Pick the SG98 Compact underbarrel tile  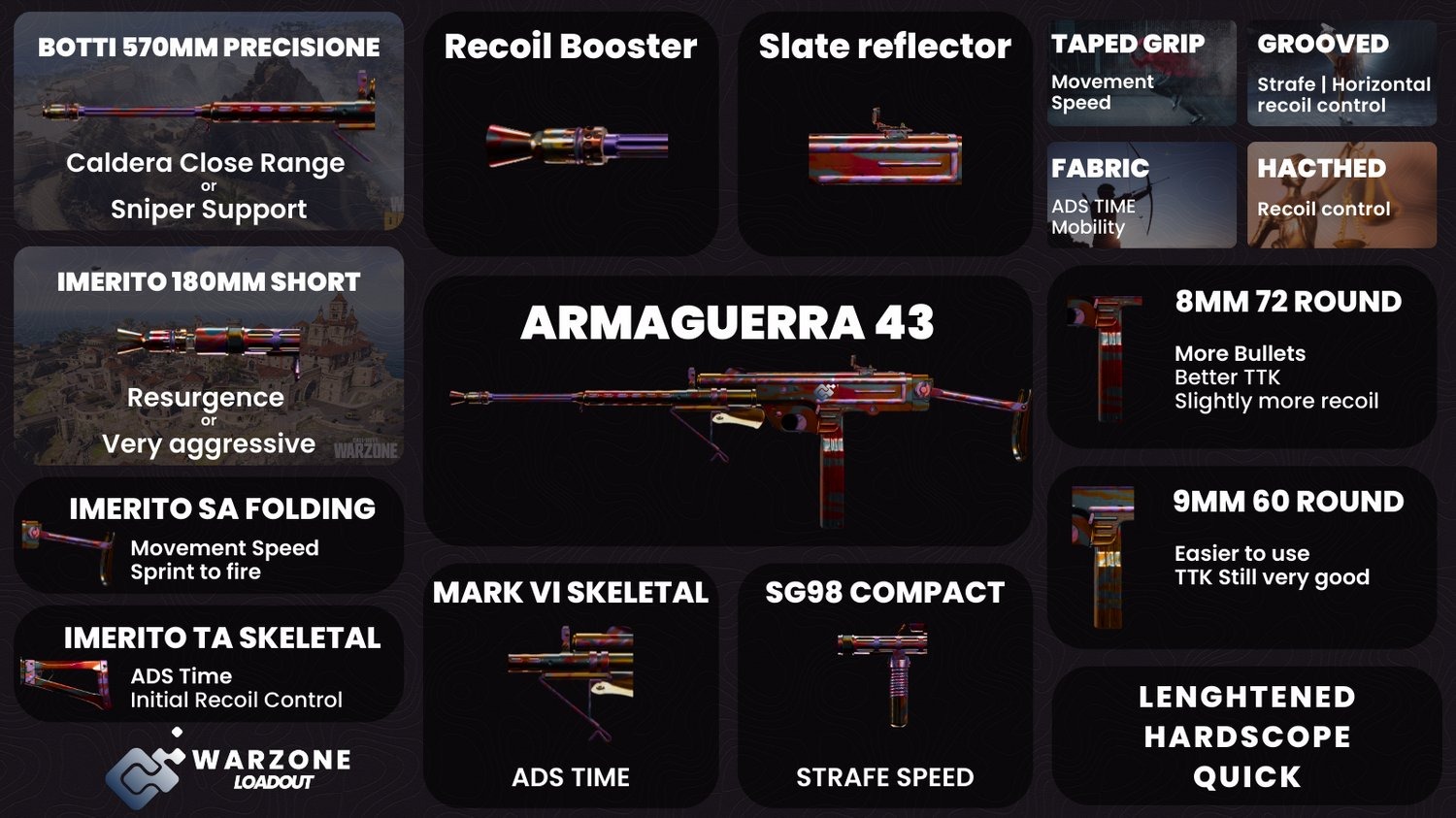click(x=884, y=686)
